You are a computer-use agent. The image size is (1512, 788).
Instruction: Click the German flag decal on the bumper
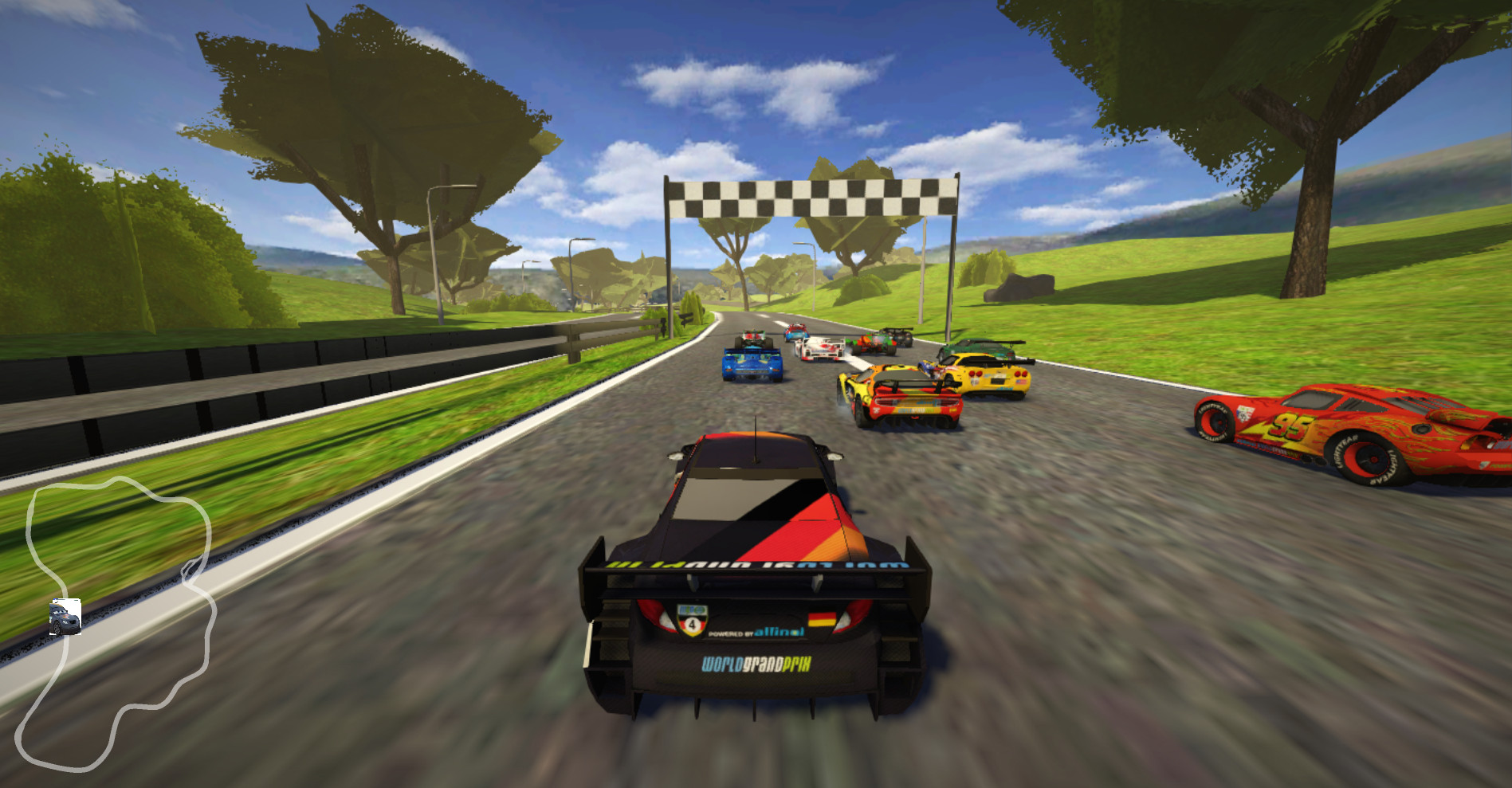[821, 618]
